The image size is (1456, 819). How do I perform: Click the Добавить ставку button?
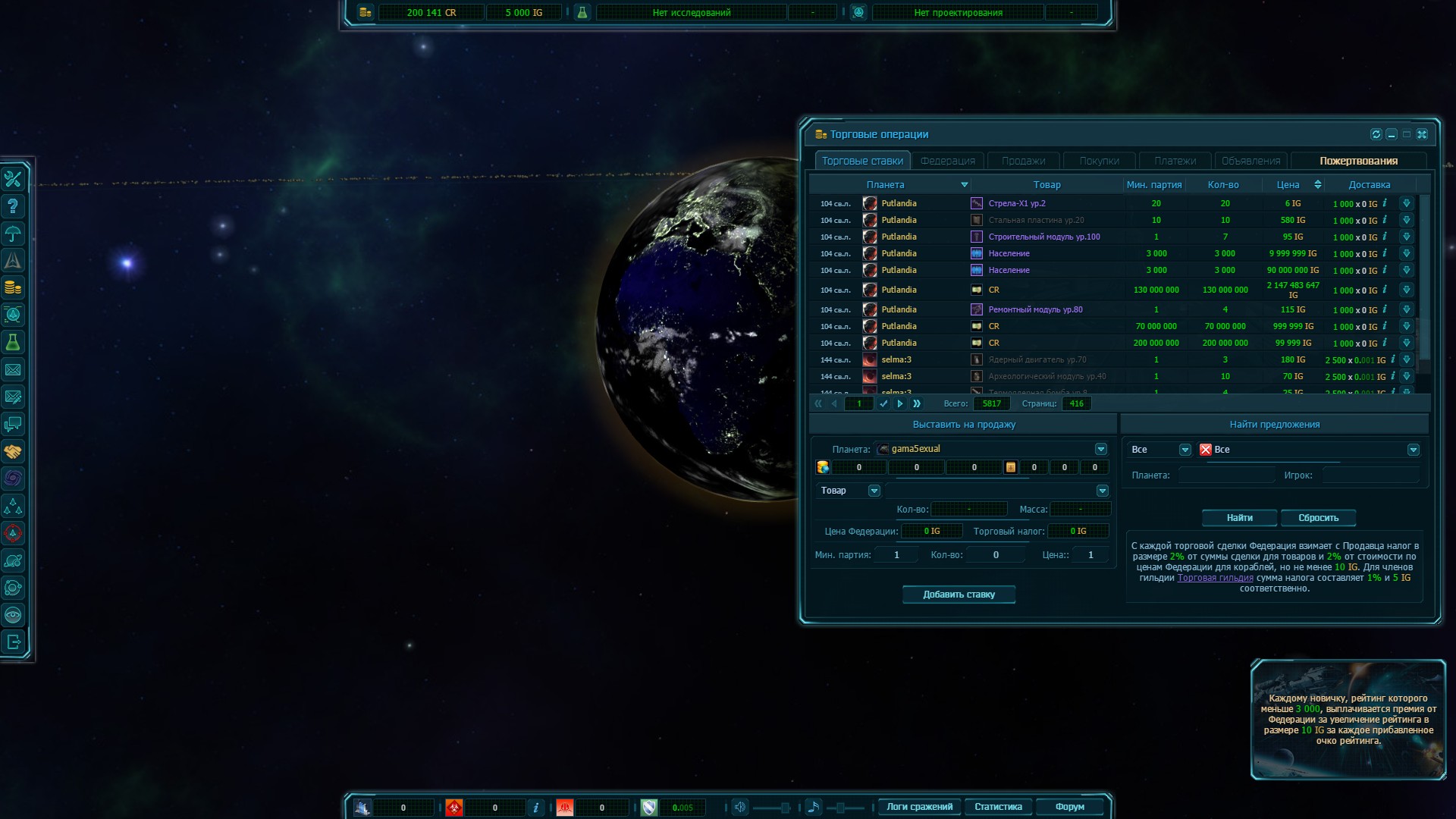click(959, 595)
